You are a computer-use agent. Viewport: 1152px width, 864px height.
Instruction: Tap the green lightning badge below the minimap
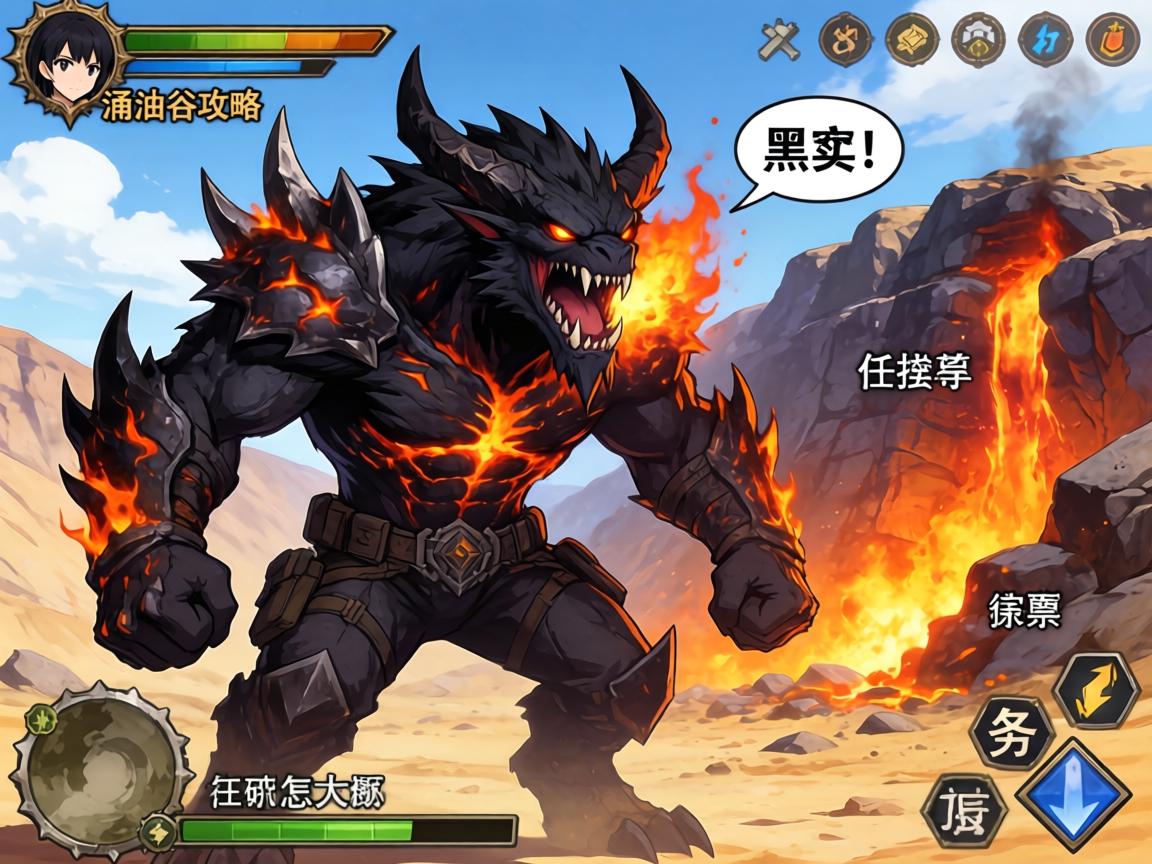[x=157, y=830]
